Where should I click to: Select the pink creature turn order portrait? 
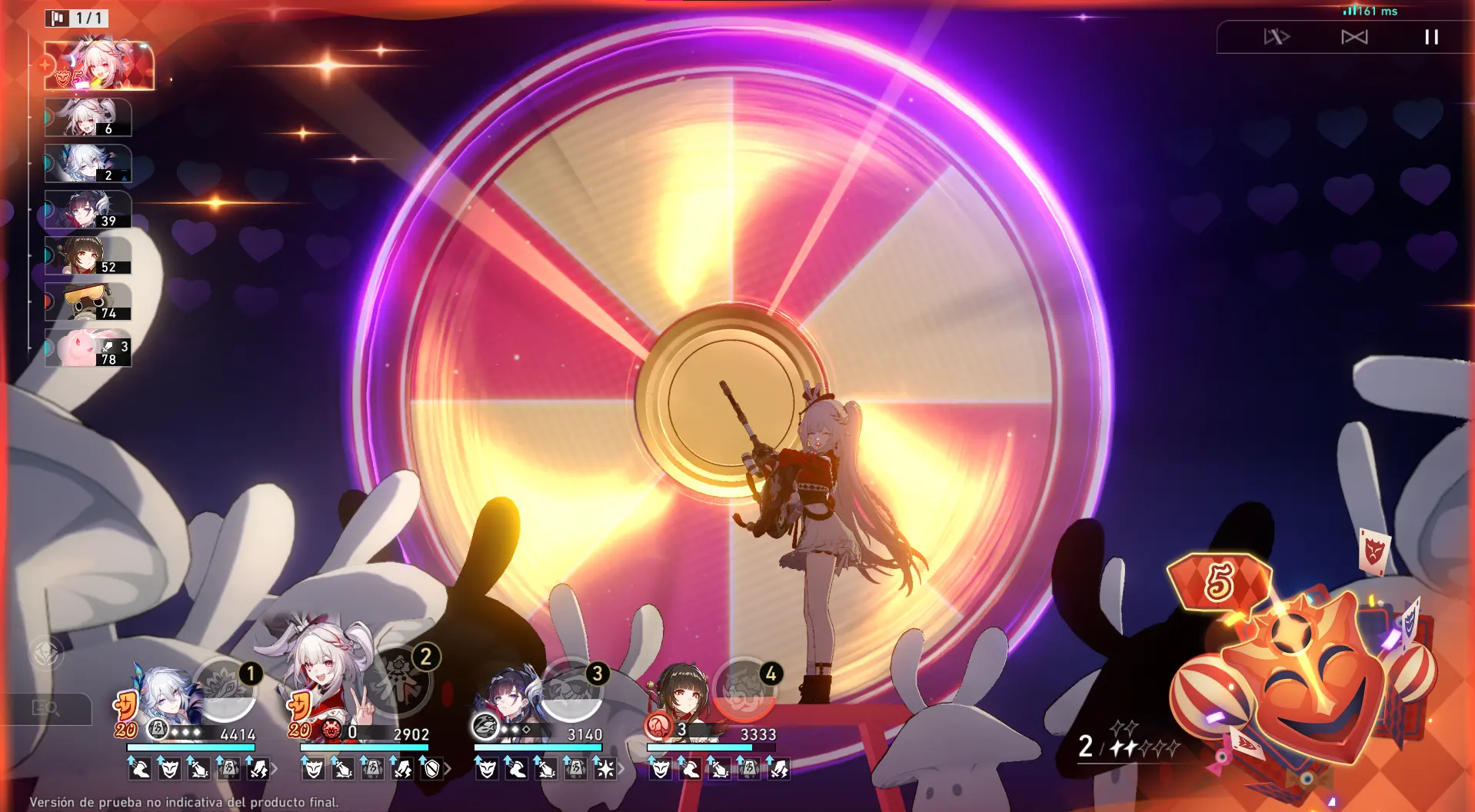[x=88, y=348]
